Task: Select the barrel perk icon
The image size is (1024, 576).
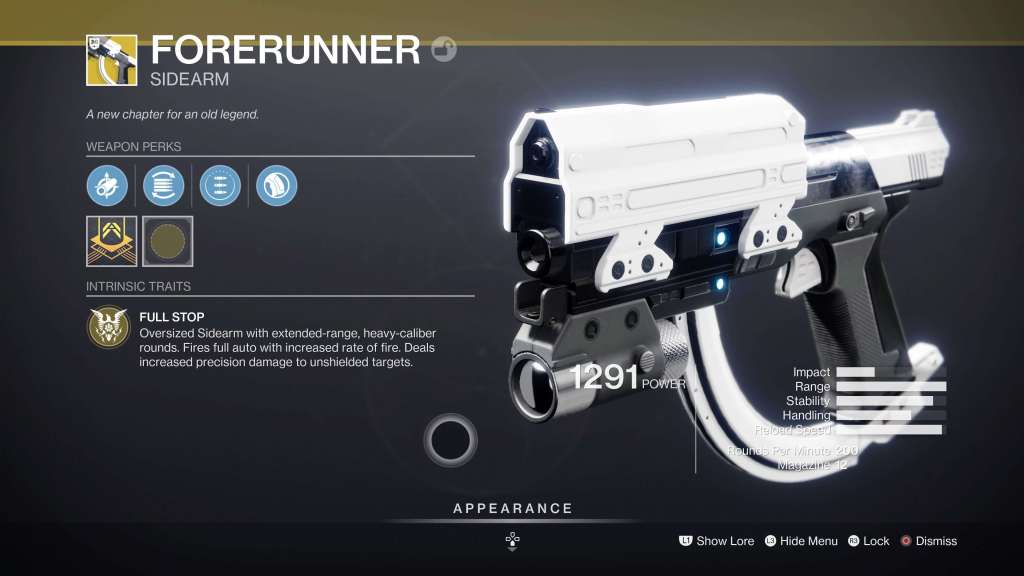Action: tap(107, 186)
